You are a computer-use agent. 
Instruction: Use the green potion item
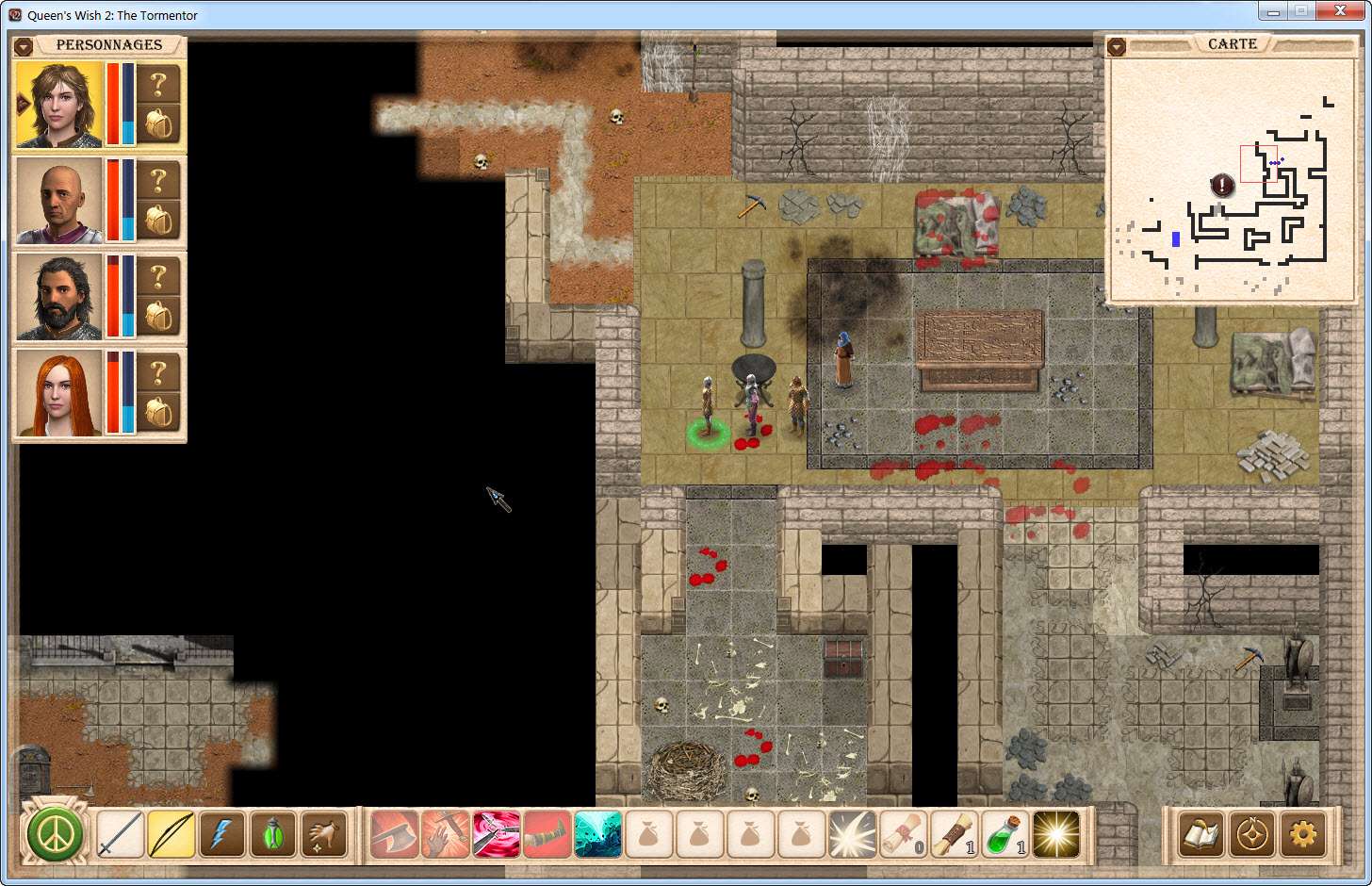point(1004,834)
